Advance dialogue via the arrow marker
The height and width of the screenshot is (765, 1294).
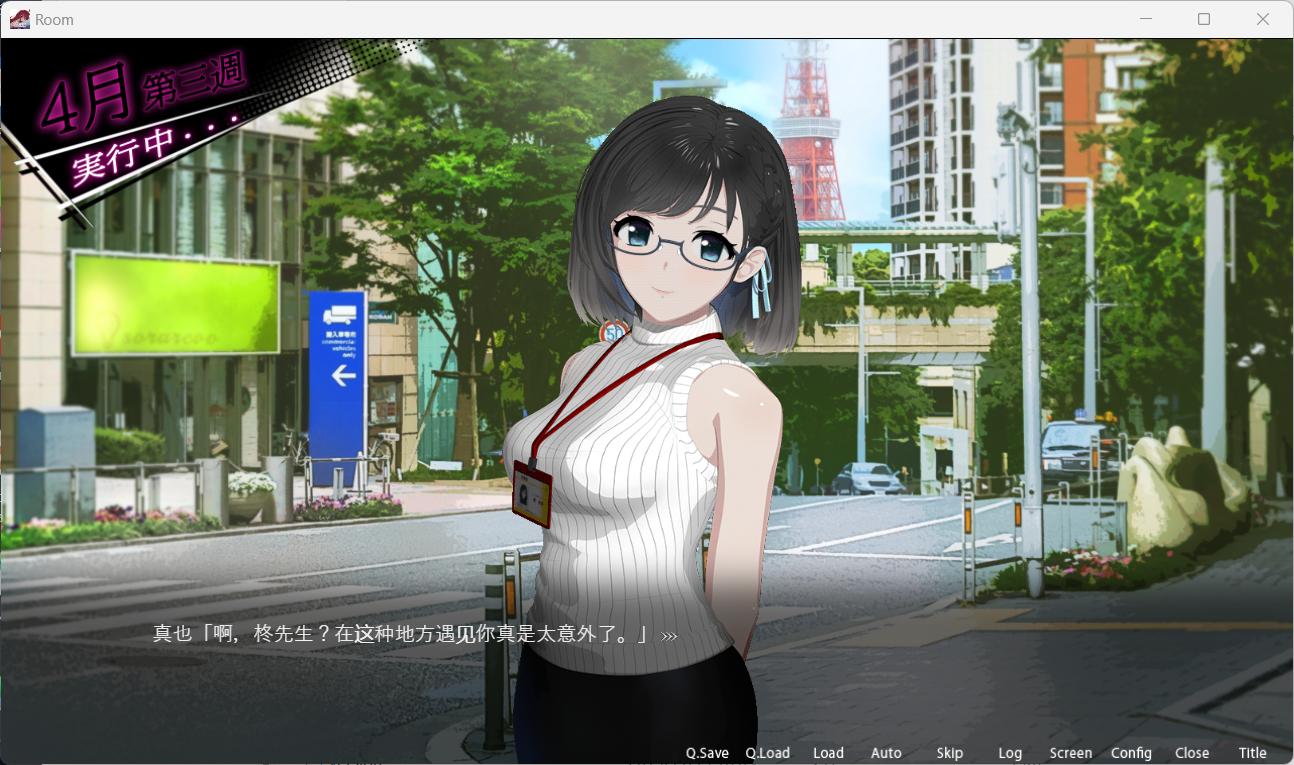[x=669, y=635]
